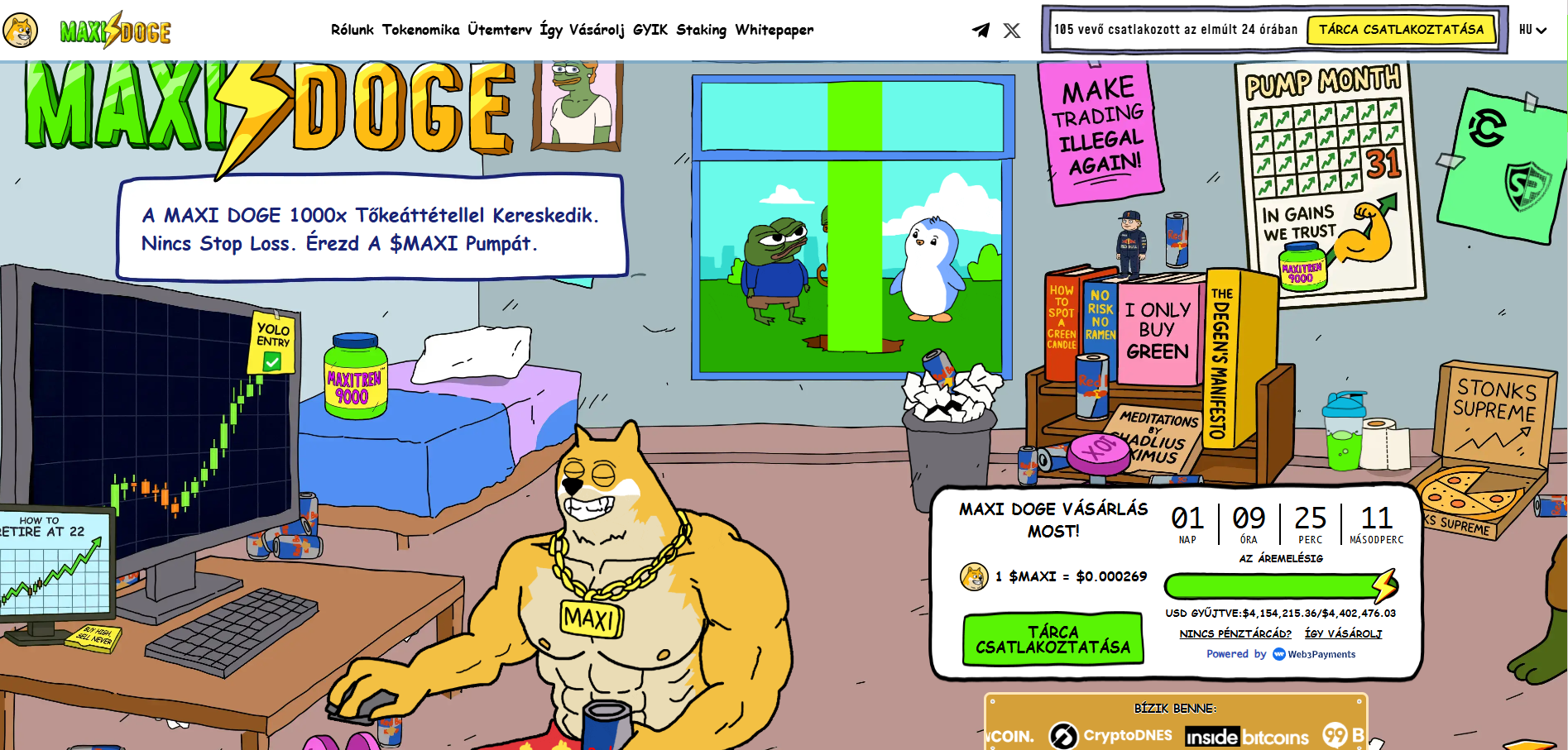
Task: Click the yellow Tárca Csatlakoztatása header button
Action: [1401, 30]
